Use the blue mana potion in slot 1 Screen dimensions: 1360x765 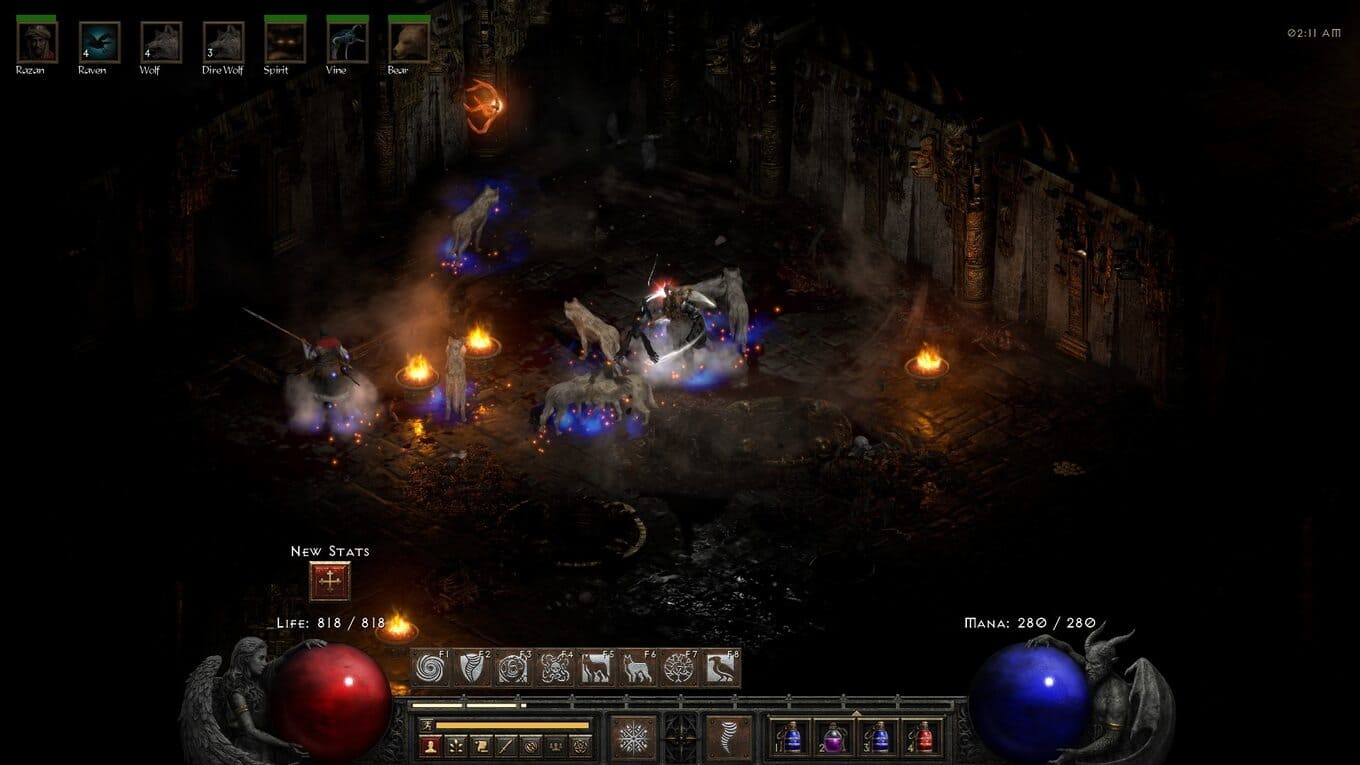click(x=790, y=738)
